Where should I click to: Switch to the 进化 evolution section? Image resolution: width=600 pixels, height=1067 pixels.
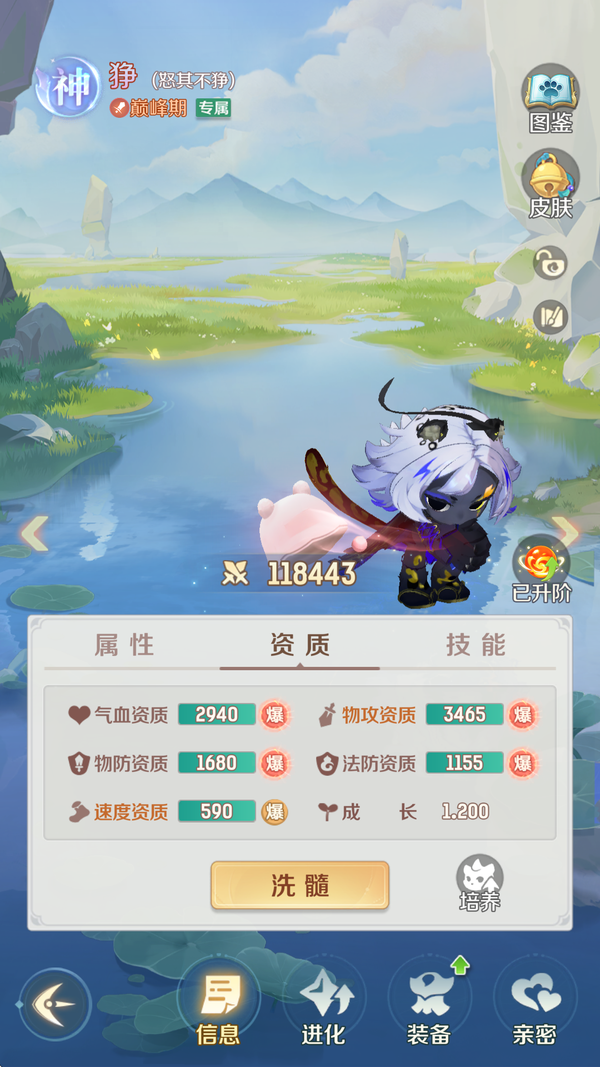(x=323, y=1005)
